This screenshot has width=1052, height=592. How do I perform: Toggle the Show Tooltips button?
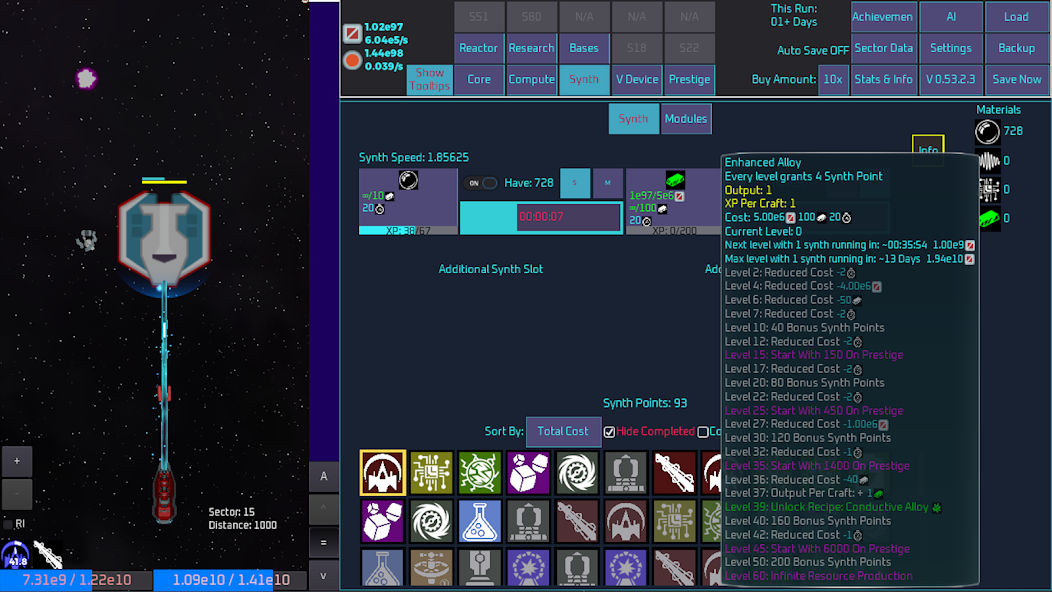click(430, 79)
